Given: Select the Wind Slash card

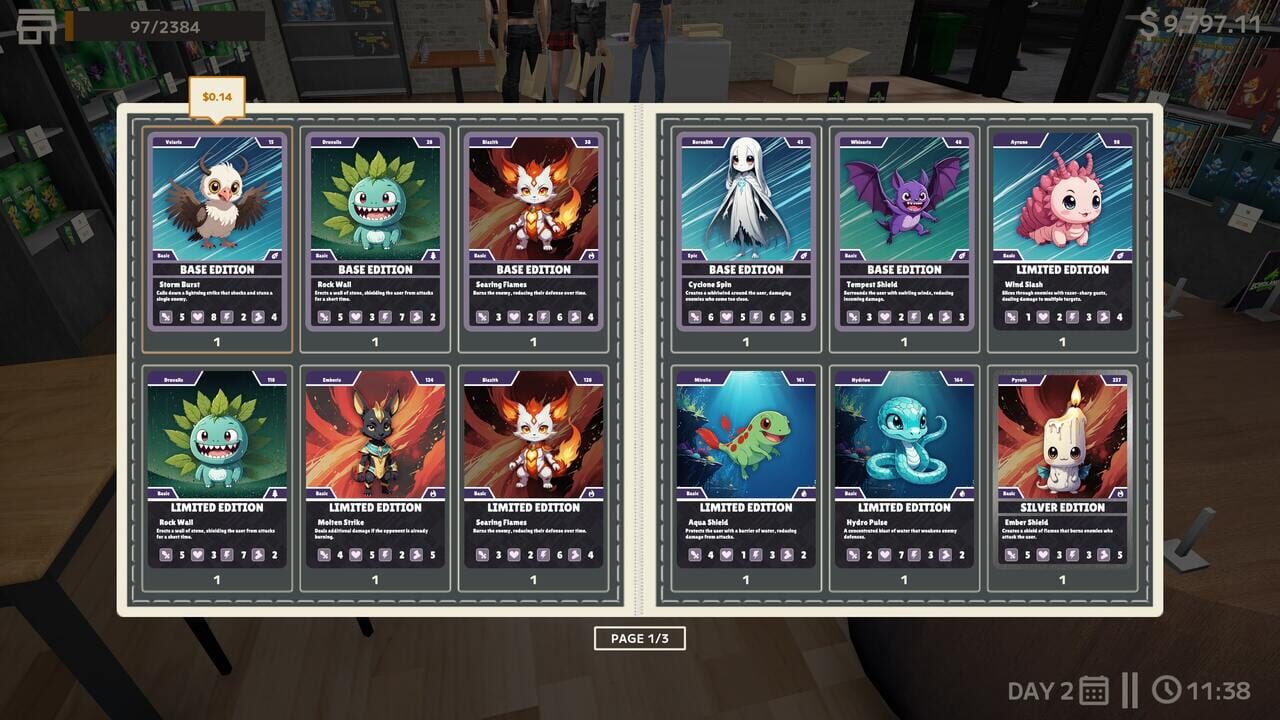Looking at the screenshot, I should (x=1062, y=232).
